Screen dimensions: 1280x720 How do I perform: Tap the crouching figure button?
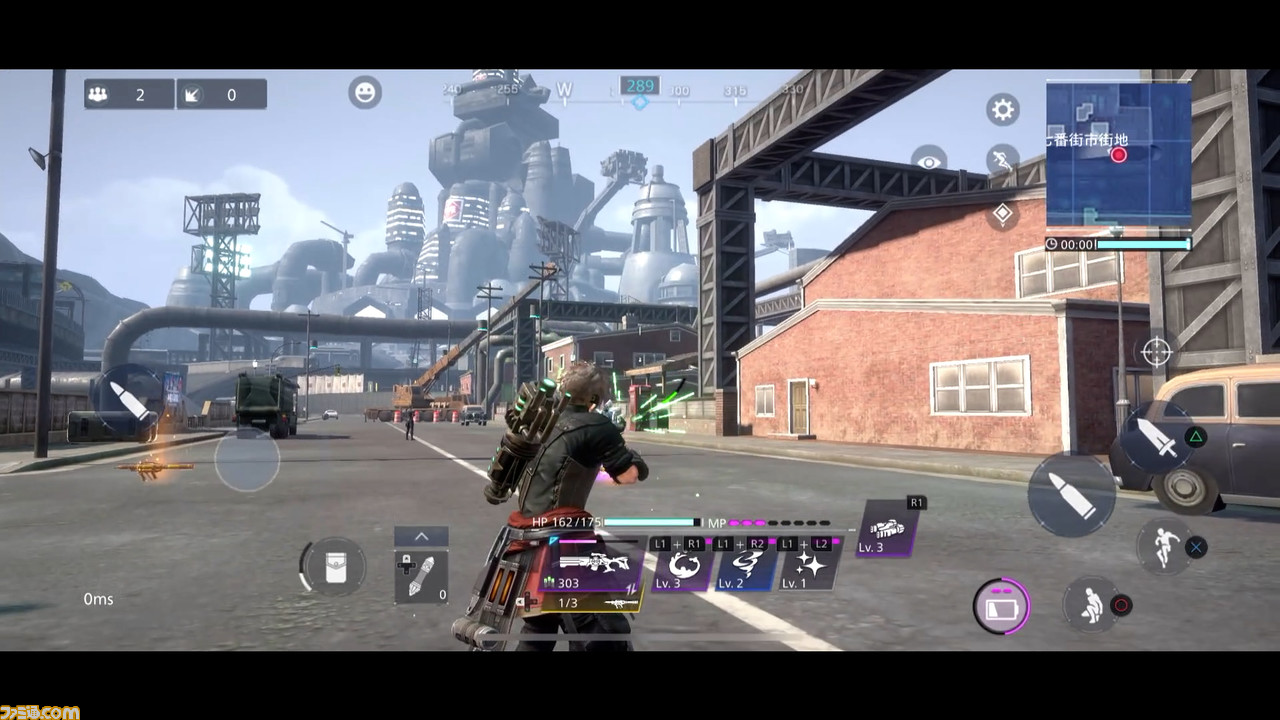[1090, 604]
